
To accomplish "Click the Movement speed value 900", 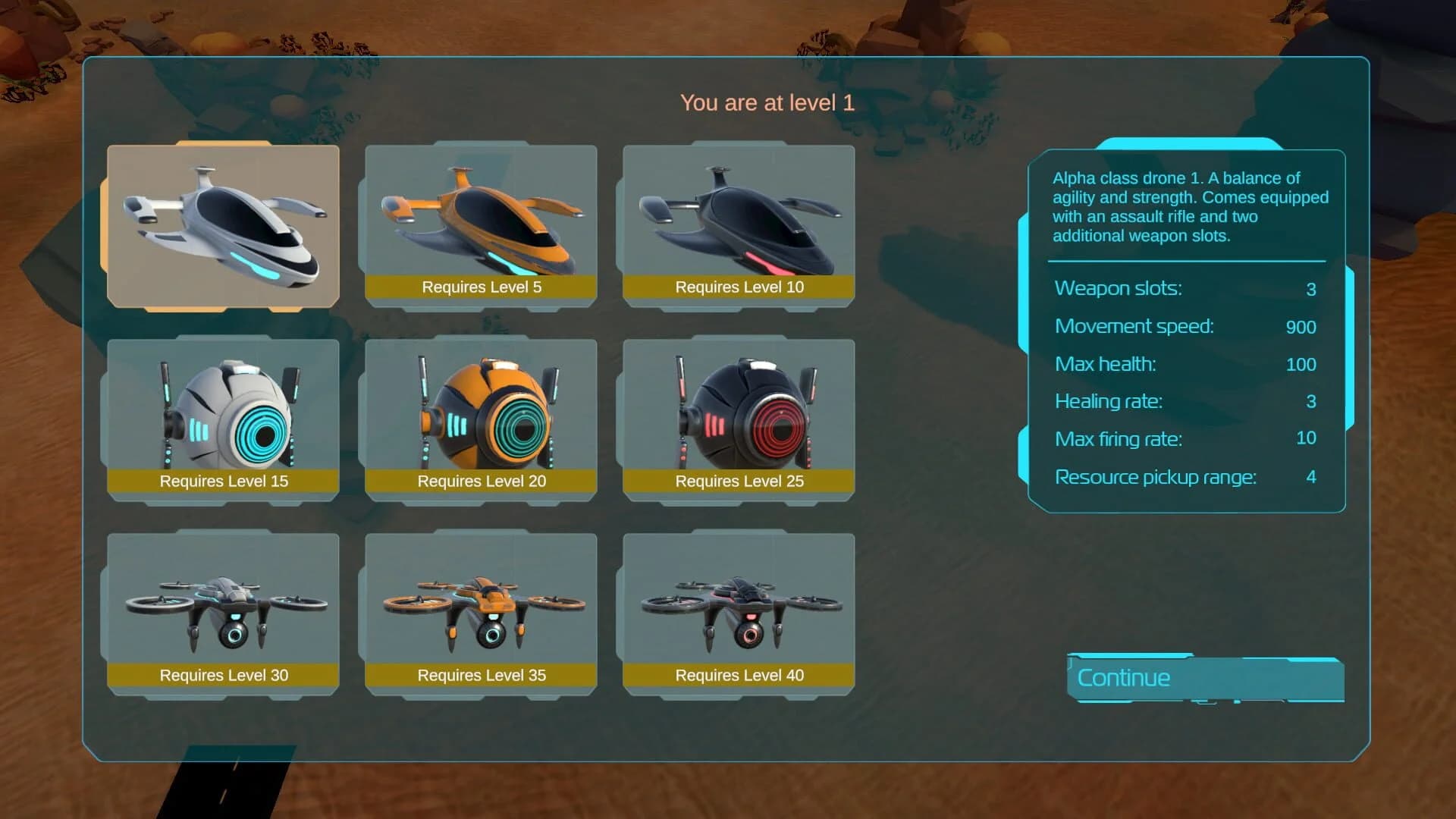I will pyautogui.click(x=1301, y=328).
